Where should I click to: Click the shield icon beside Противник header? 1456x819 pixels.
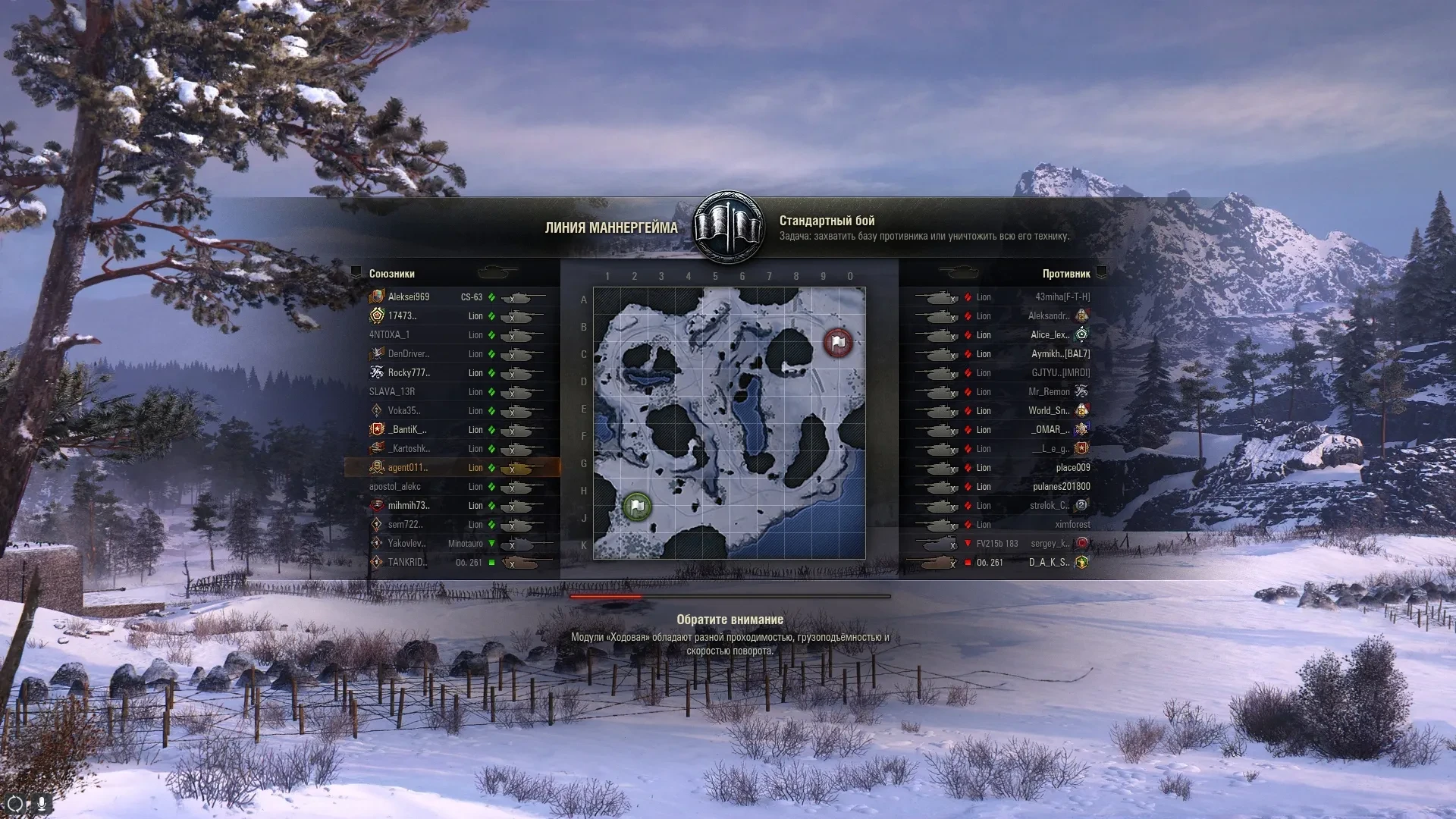coord(1102,273)
